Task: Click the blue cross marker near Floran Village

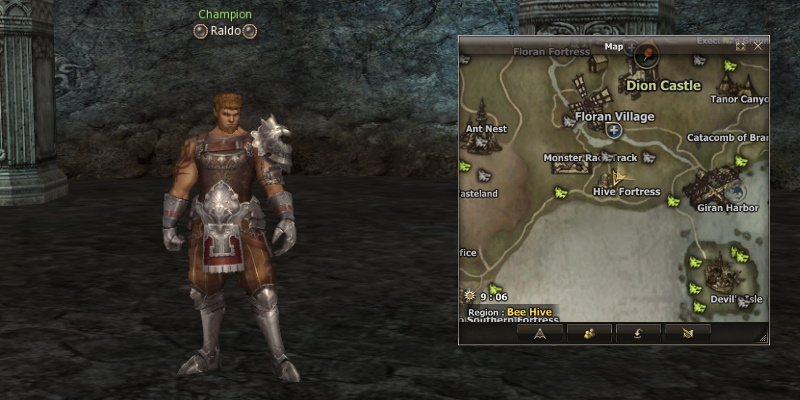Action: coord(614,130)
